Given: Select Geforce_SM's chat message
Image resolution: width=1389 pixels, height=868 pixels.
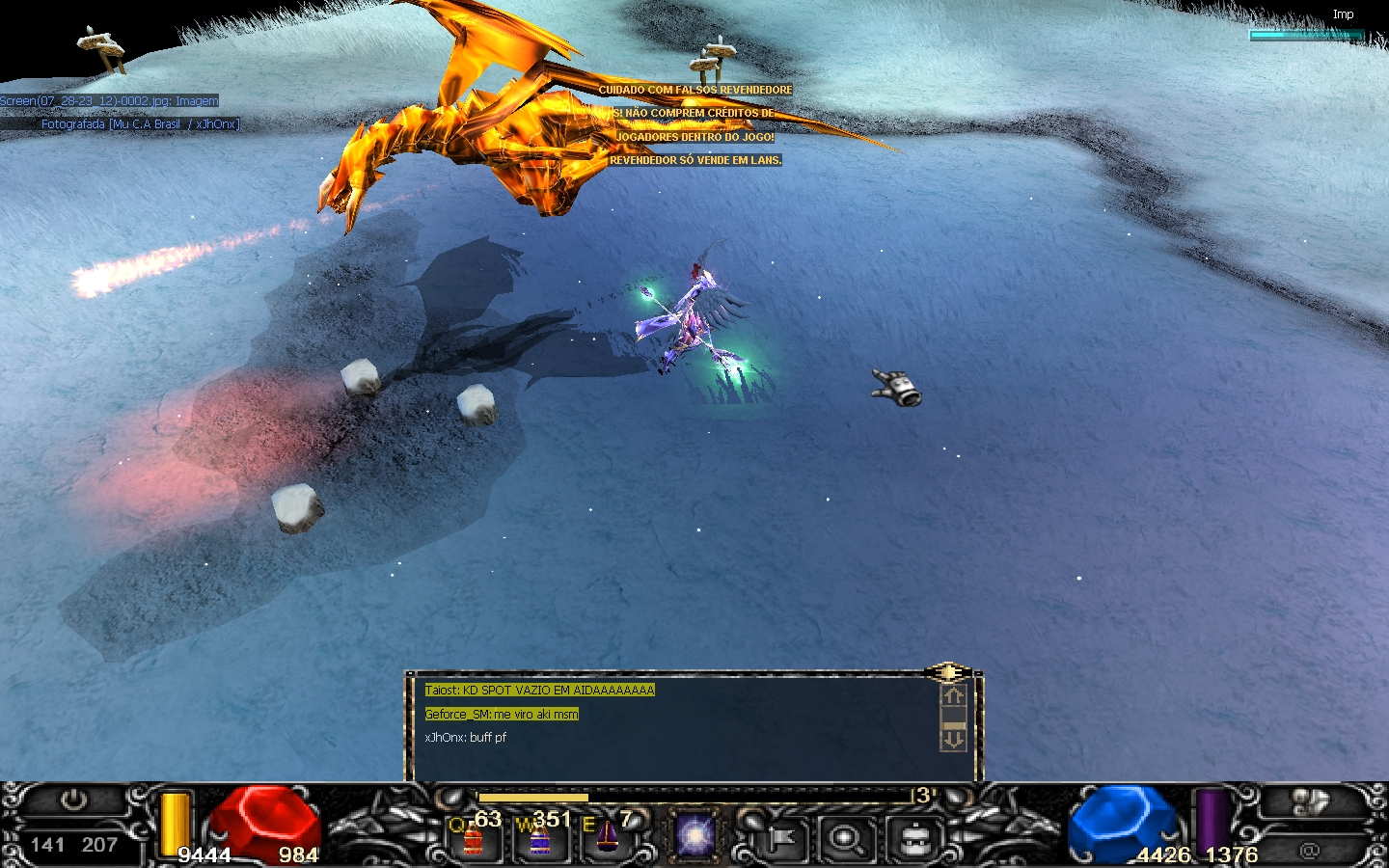Looking at the screenshot, I should tap(502, 715).
